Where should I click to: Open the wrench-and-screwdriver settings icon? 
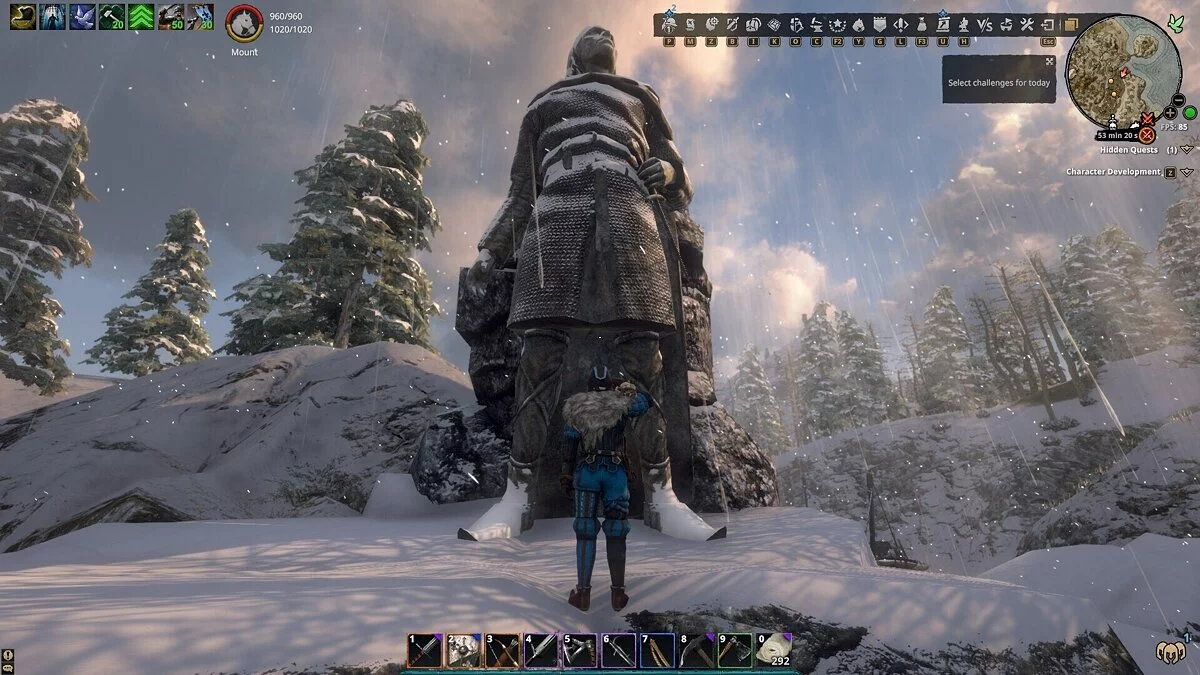1028,23
